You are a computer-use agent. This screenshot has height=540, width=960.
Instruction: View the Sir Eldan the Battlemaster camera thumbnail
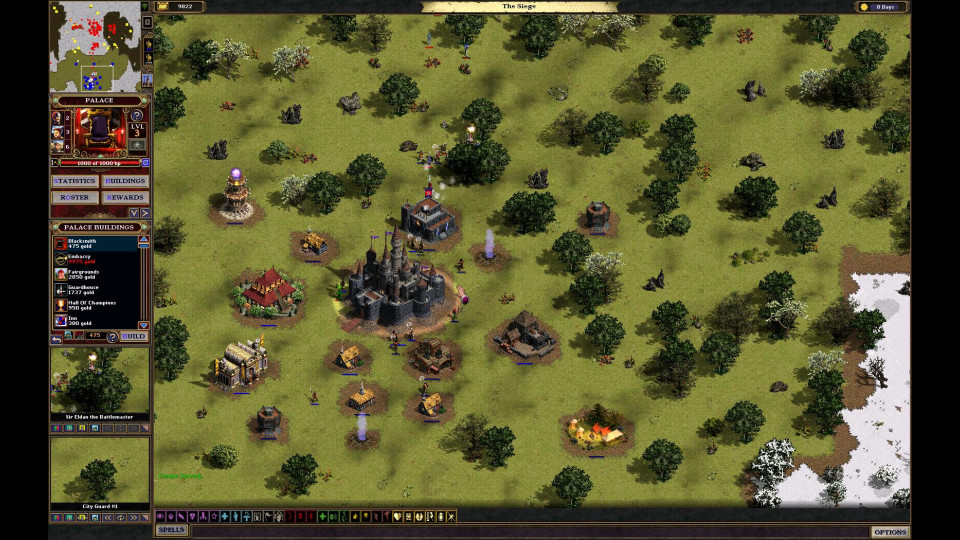click(x=100, y=380)
